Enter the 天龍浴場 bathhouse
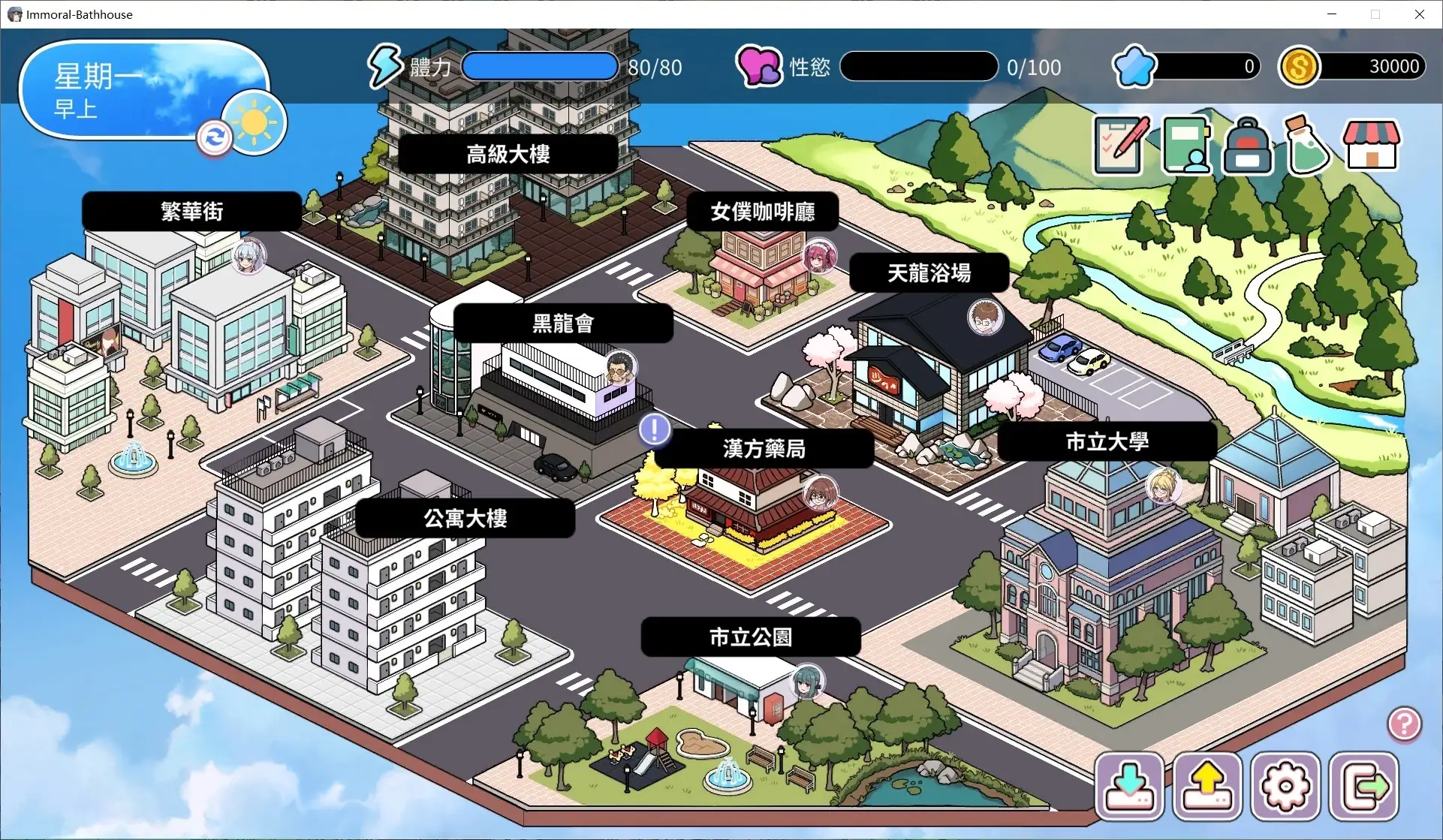The width and height of the screenshot is (1443, 840). (928, 272)
